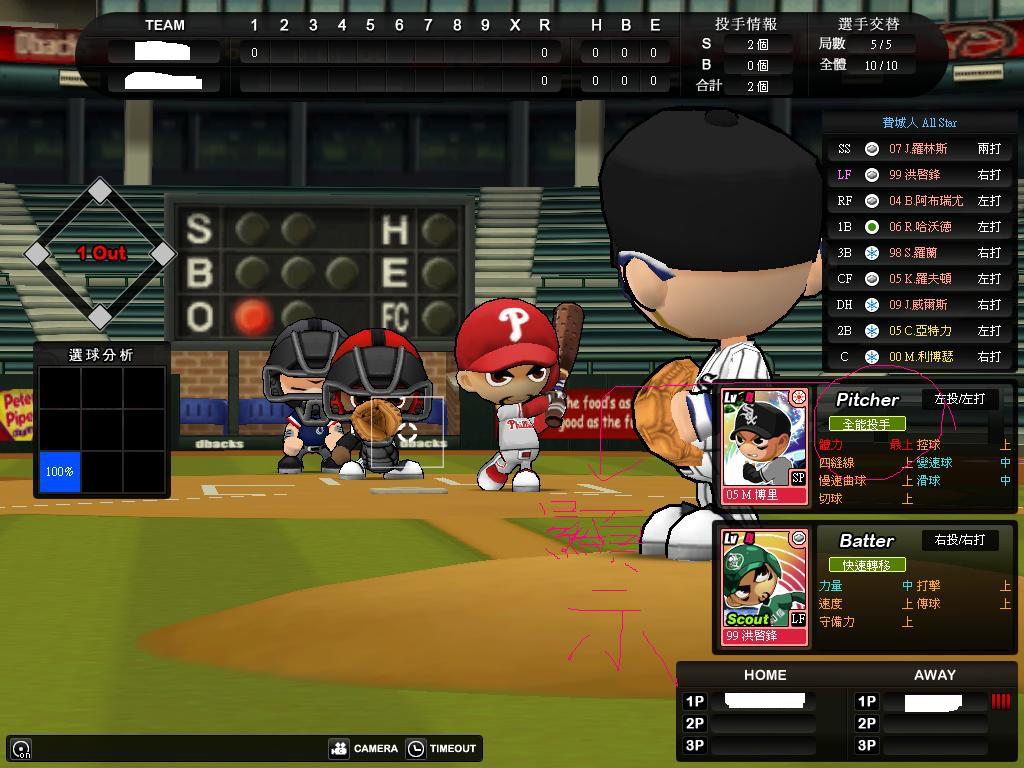
Task: Toggle the circular 'on' icon
Action: (x=21, y=748)
